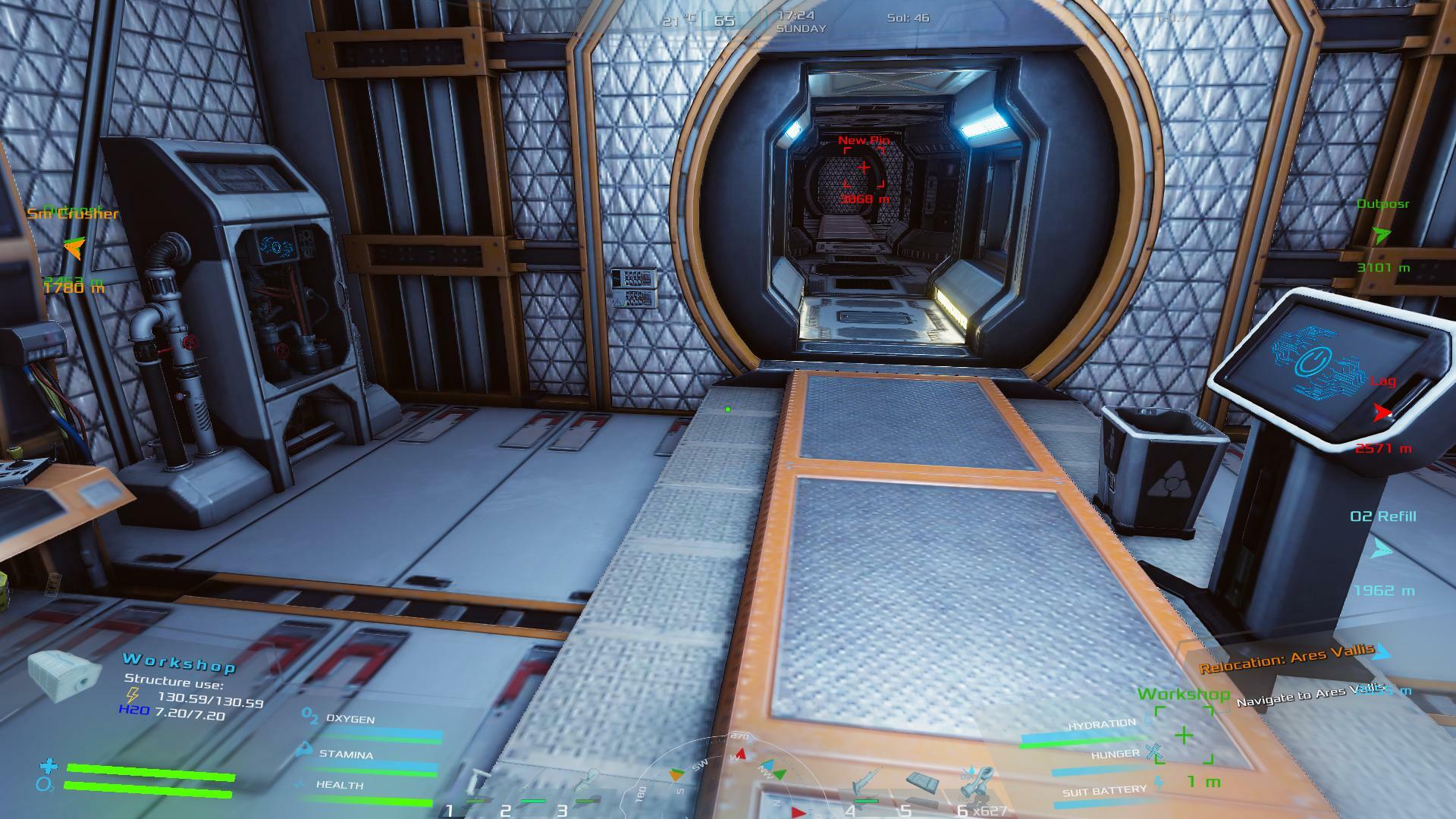Viewport: 1456px width, 819px height.
Task: Select the O2 Refill waypoint arrow
Action: (x=1382, y=549)
